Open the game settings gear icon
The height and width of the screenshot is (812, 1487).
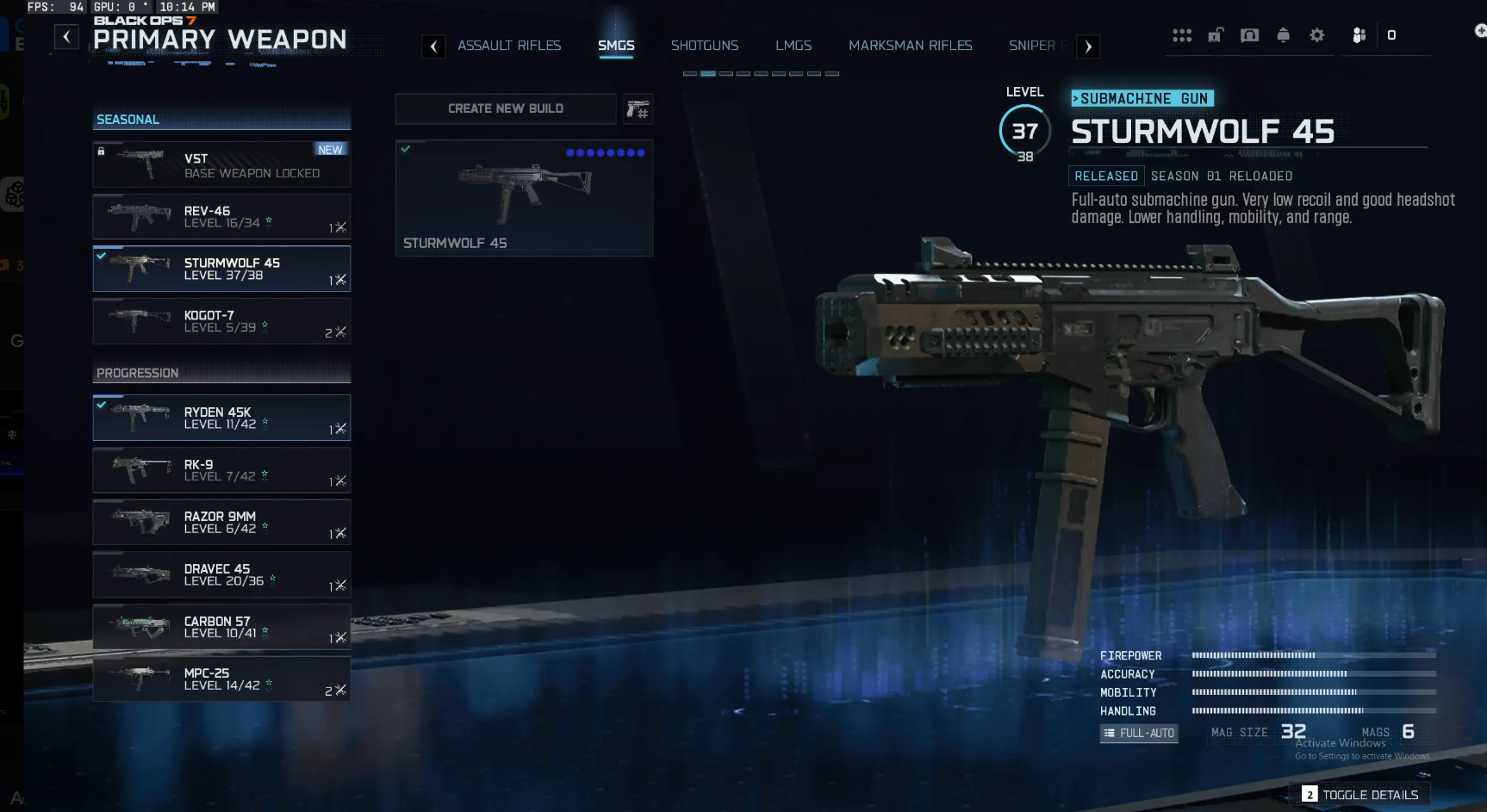point(1316,35)
